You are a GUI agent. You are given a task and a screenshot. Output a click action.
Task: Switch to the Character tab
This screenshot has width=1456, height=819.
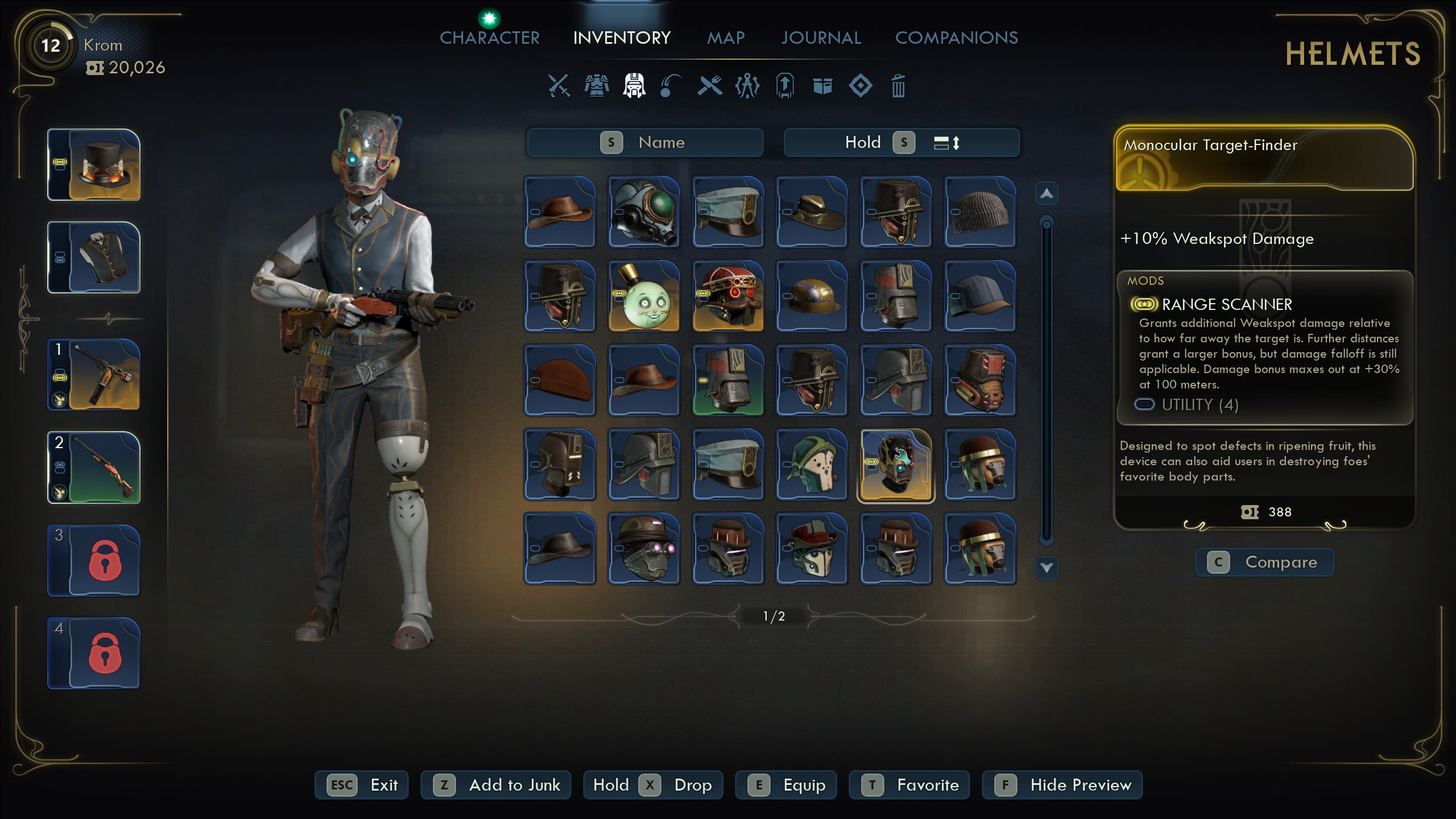489,38
